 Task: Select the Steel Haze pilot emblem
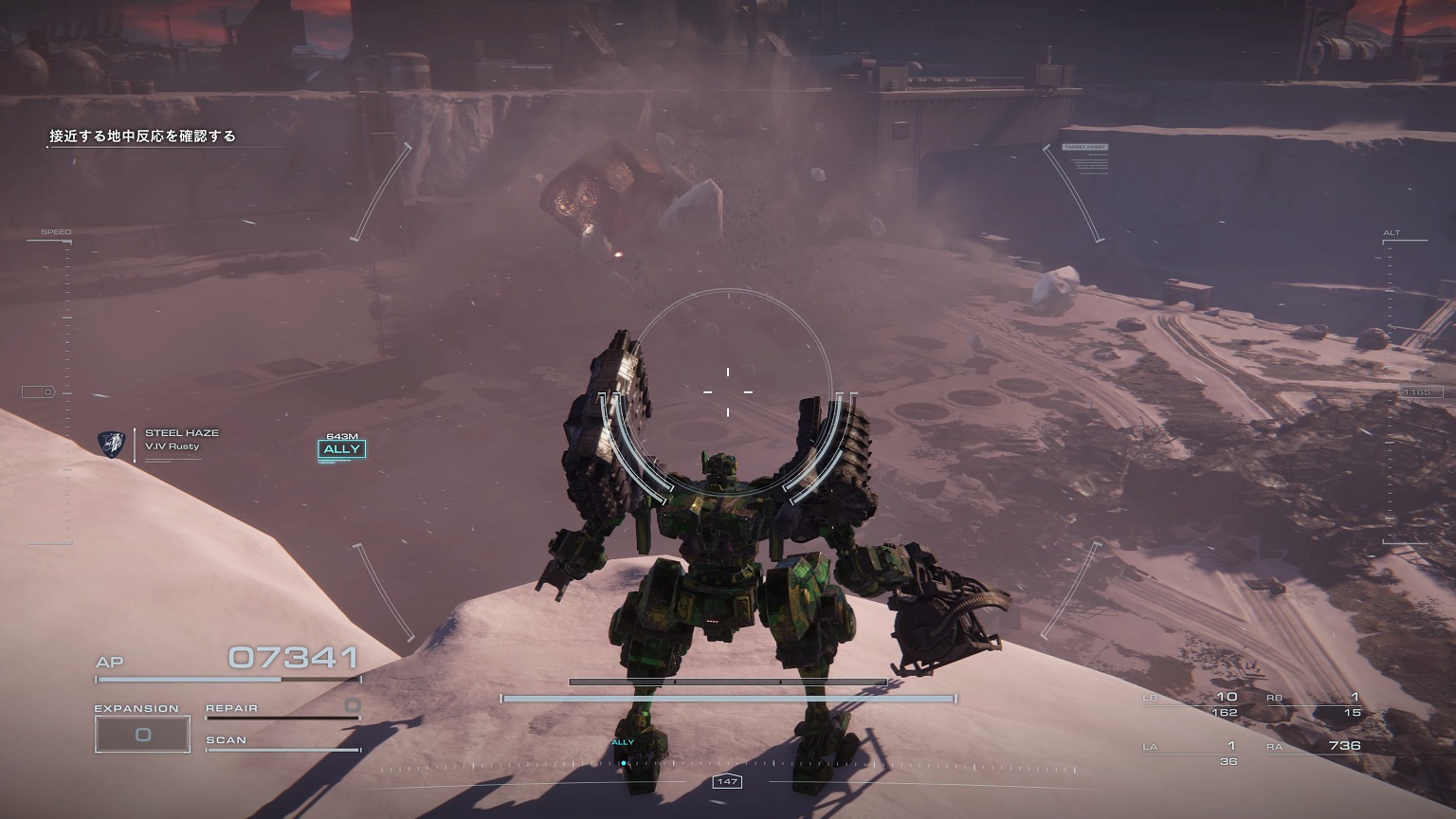click(111, 443)
